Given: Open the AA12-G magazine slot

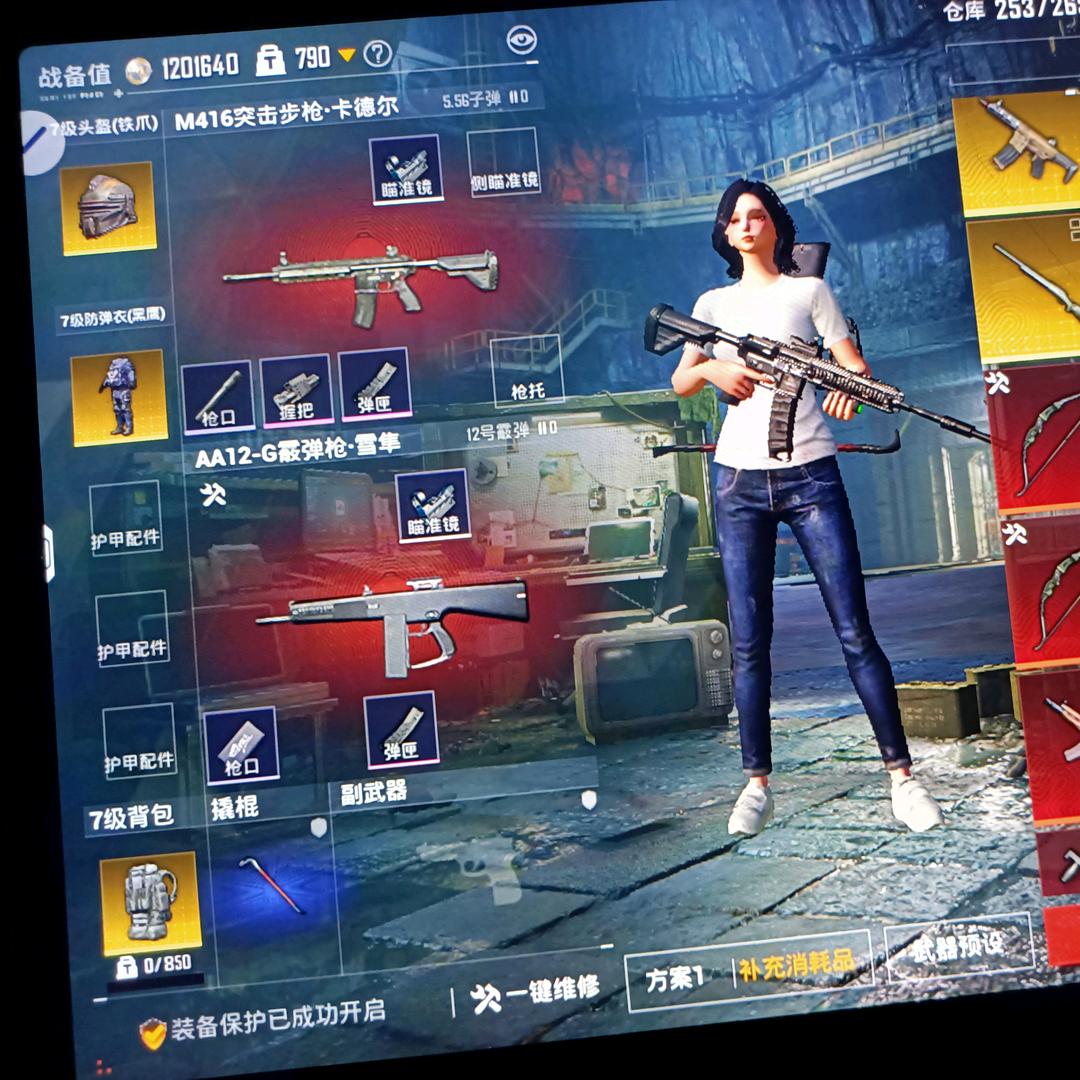Looking at the screenshot, I should 400,729.
